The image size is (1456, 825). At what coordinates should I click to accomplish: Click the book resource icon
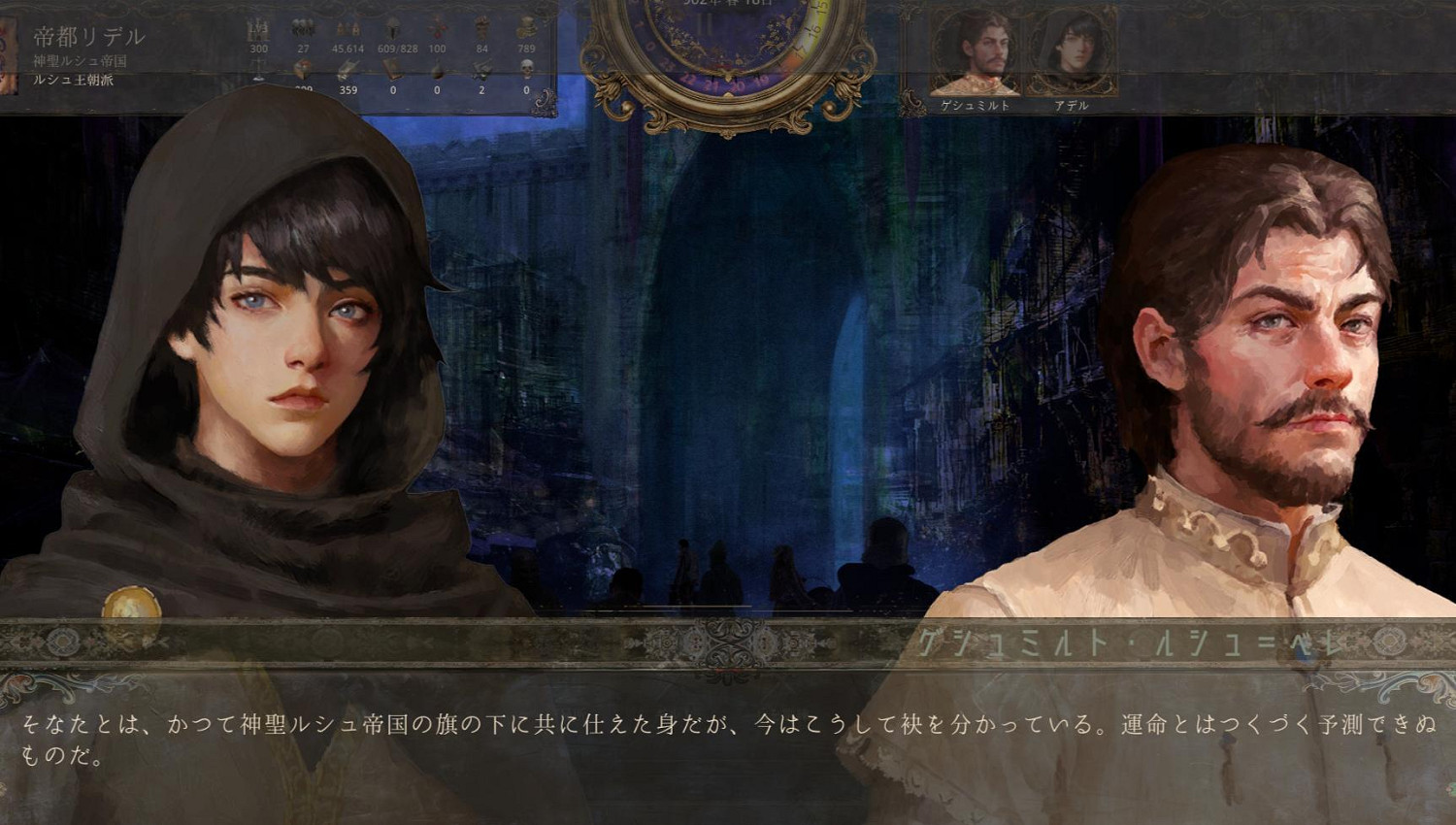[x=392, y=68]
